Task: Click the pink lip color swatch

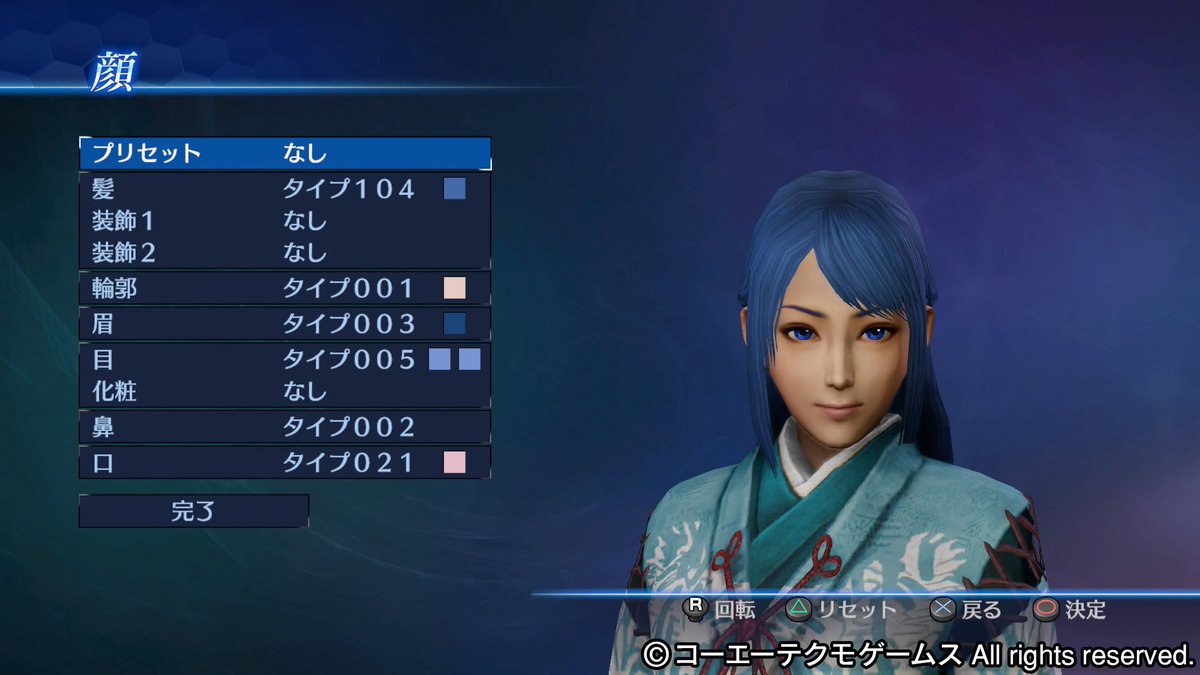Action: 455,462
